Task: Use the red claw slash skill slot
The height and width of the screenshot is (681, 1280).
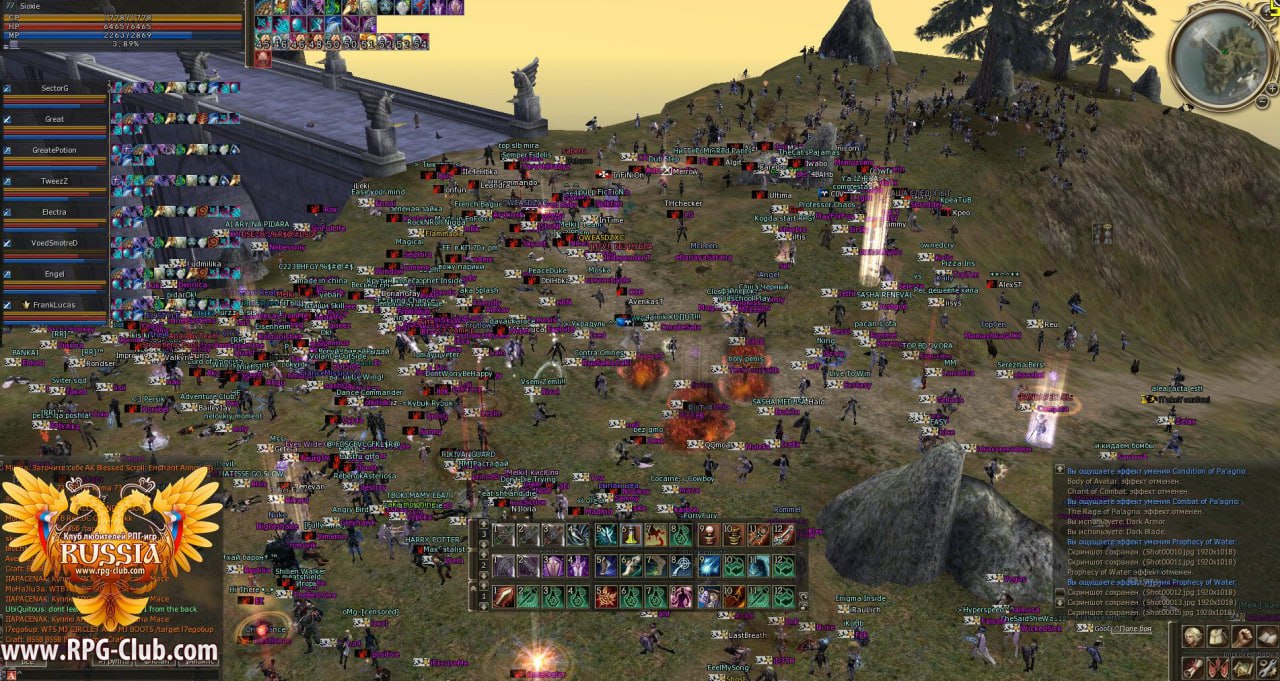Action: point(503,597)
